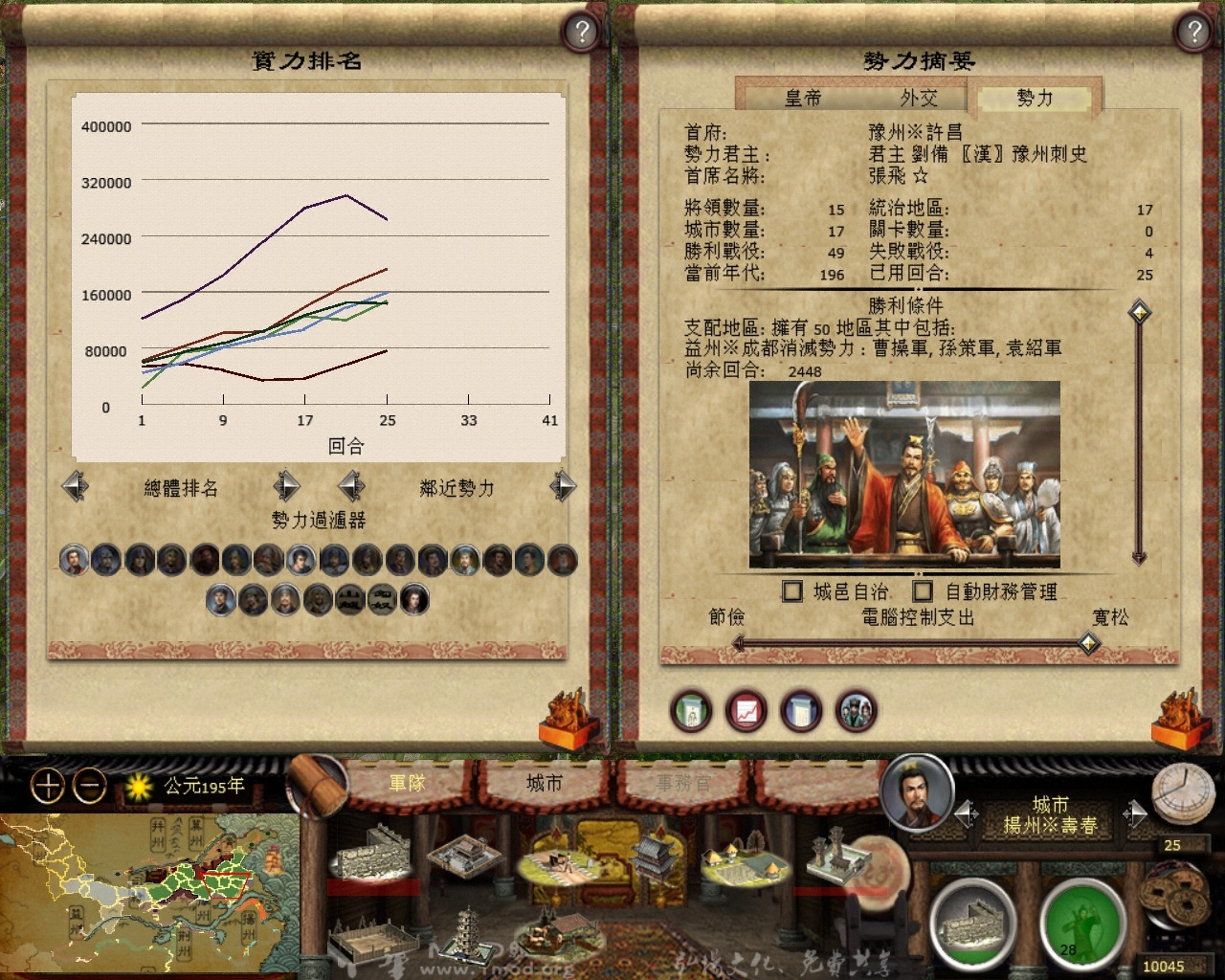Open the blue scroll document report icon
This screenshot has width=1225, height=980.
802,712
